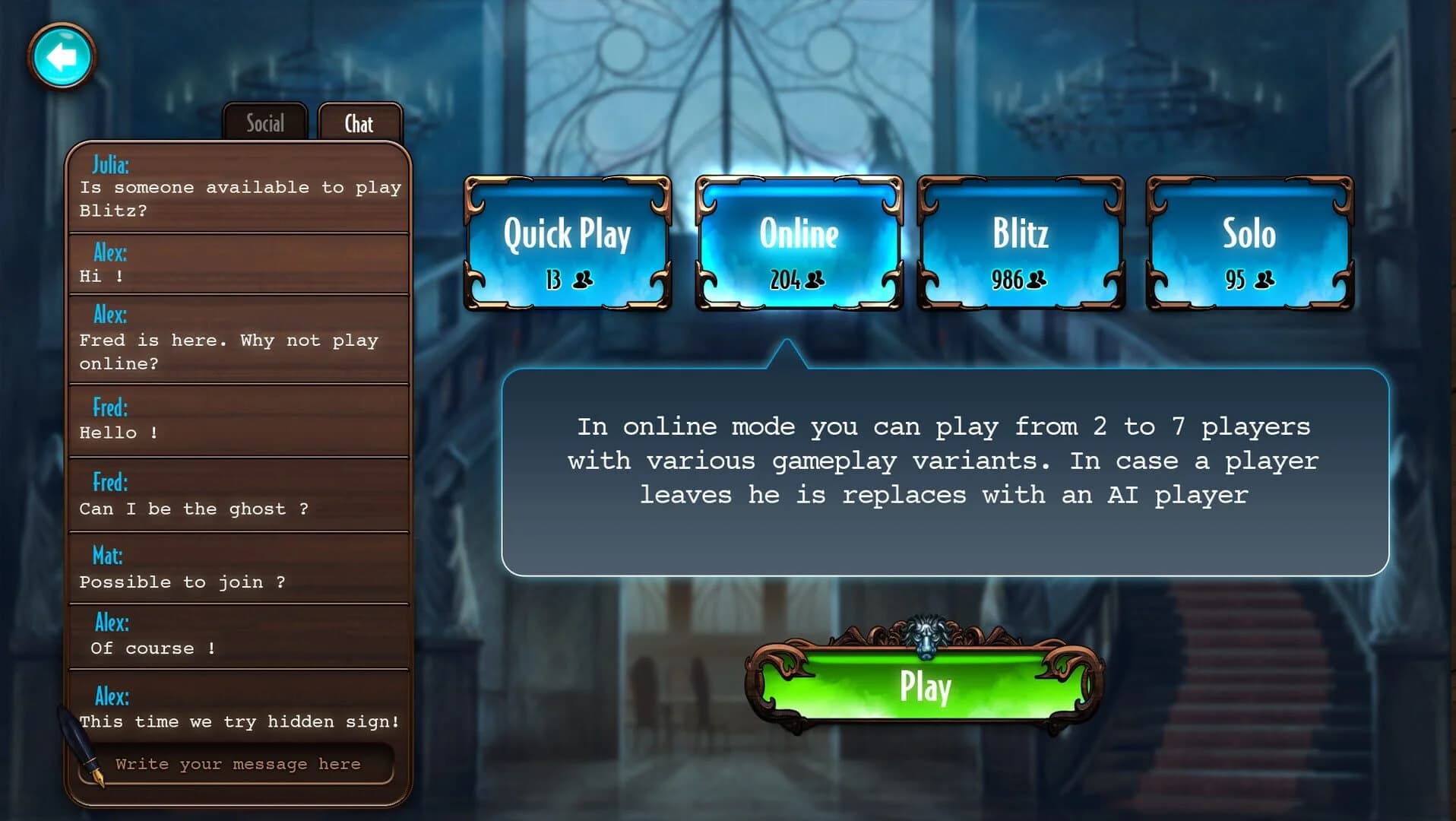Click the player count icon on Quick Play

[581, 281]
